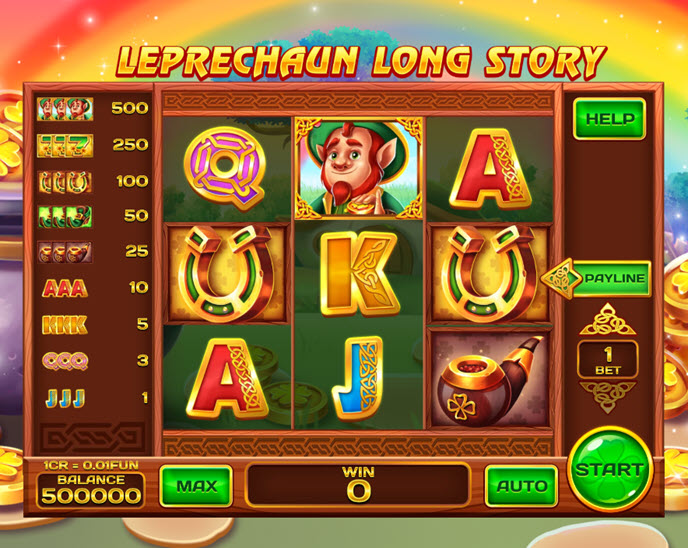
Task: Spin the reels with the START button
Action: [x=609, y=468]
